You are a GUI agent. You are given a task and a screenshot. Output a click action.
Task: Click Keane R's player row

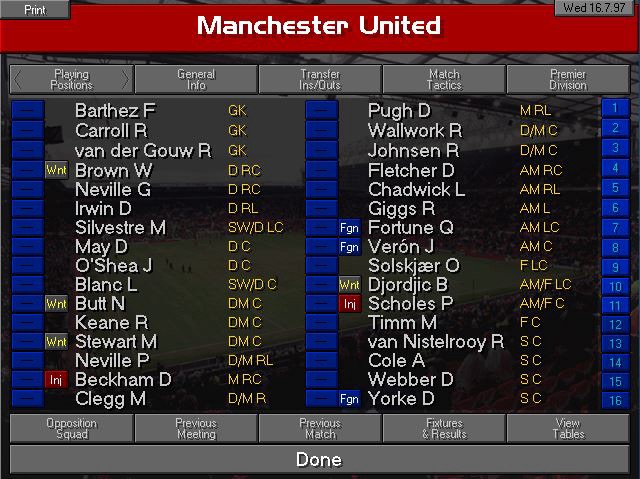(111, 322)
